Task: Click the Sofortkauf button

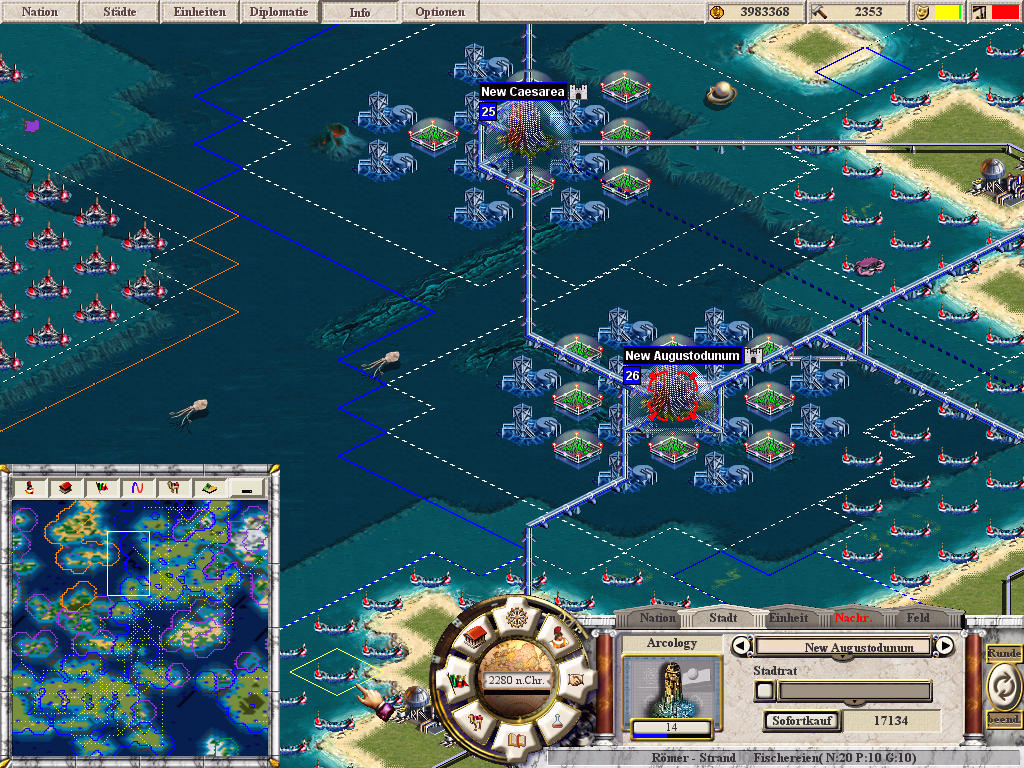Action: coord(802,720)
